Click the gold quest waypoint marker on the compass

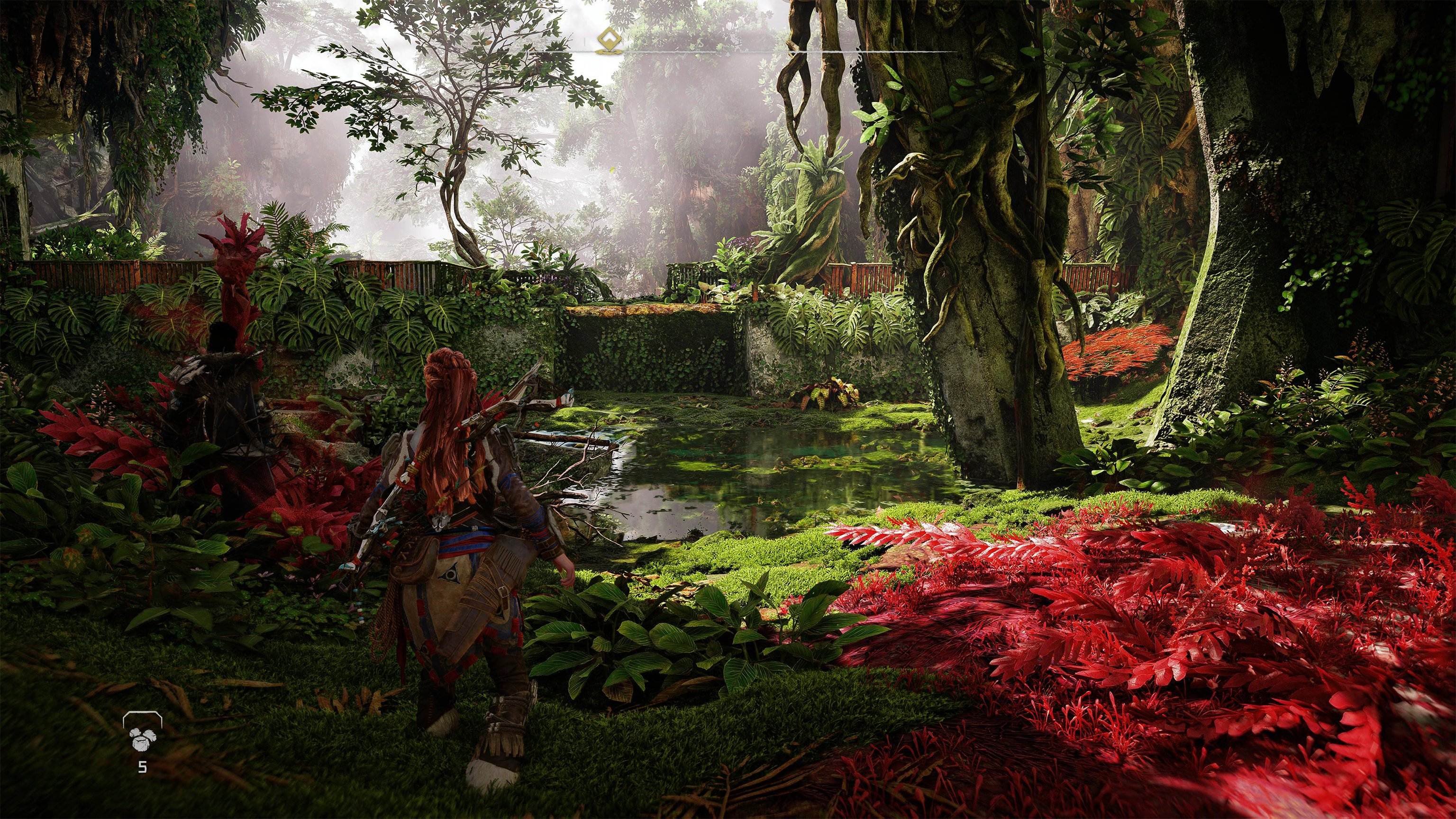tap(606, 41)
